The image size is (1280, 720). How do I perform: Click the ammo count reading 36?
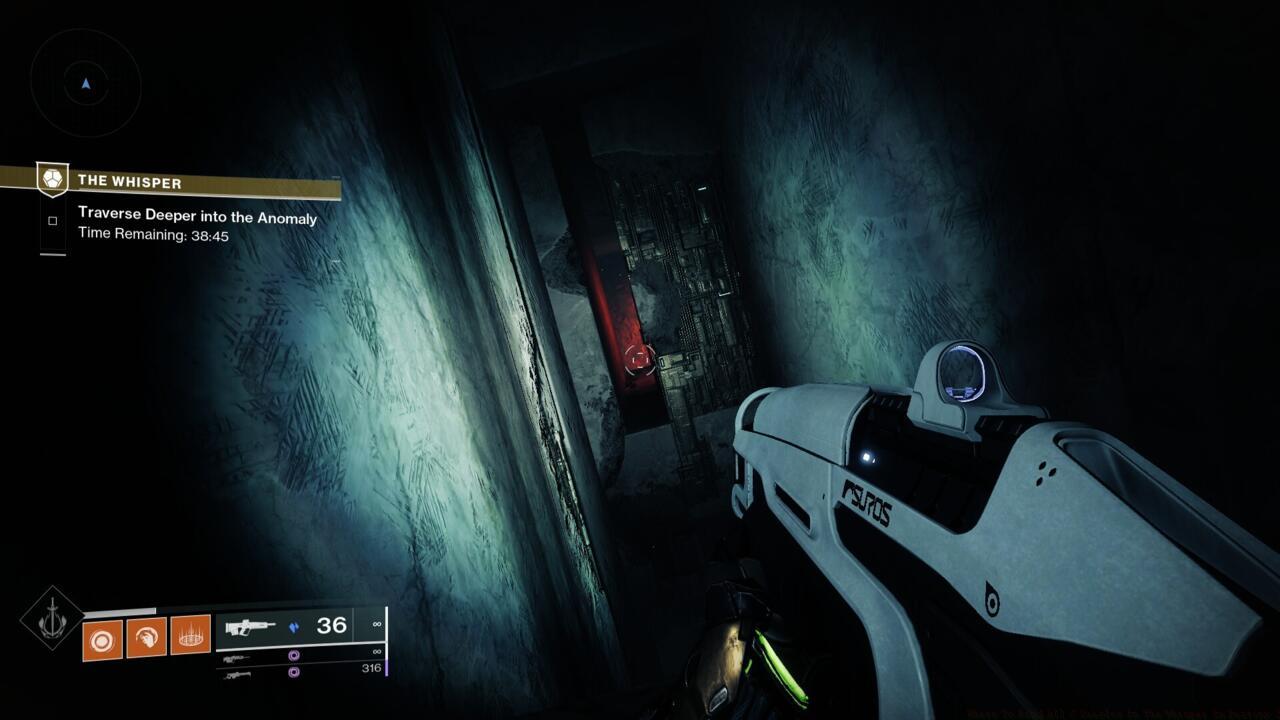[x=331, y=626]
